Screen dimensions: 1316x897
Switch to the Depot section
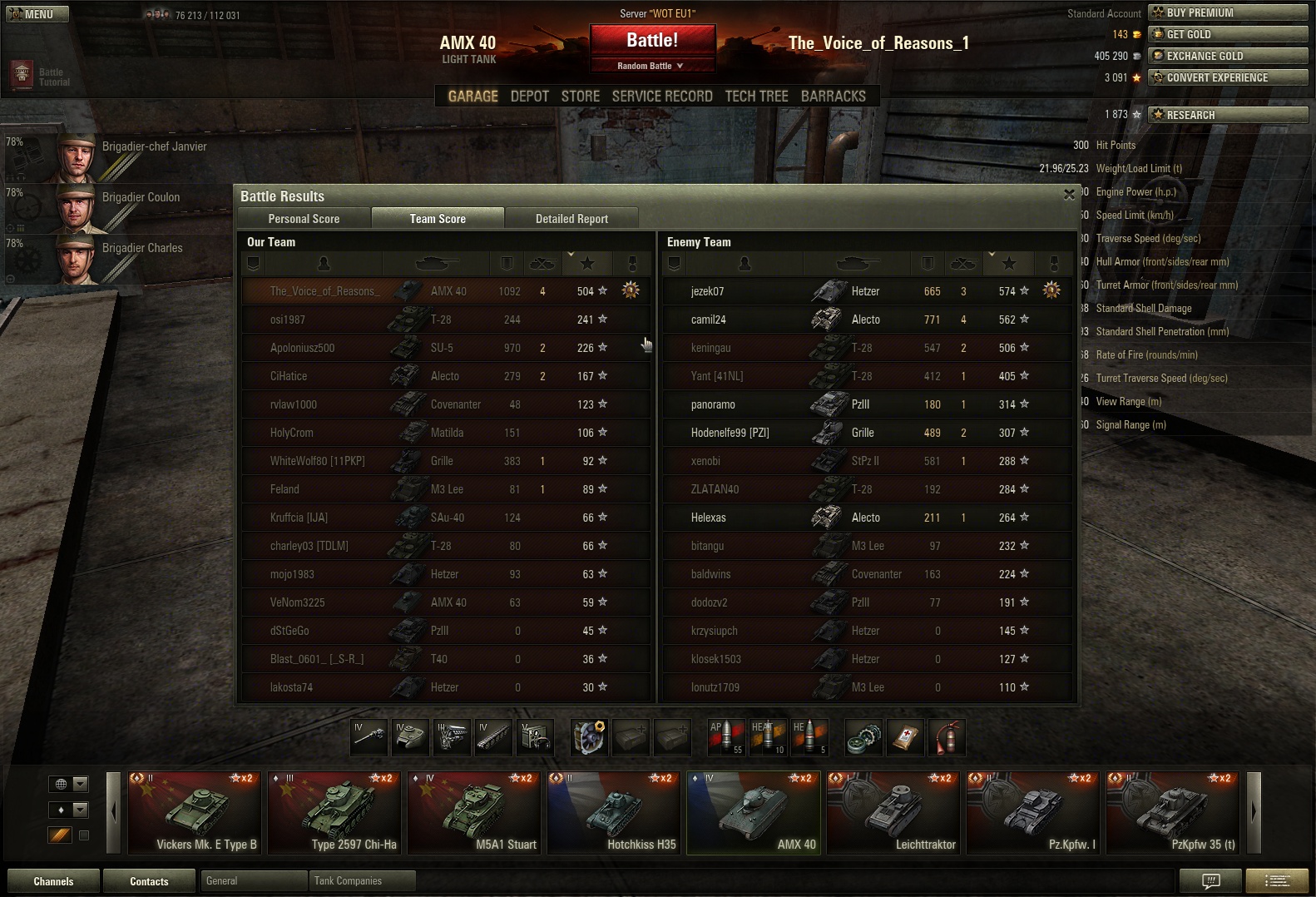[529, 97]
